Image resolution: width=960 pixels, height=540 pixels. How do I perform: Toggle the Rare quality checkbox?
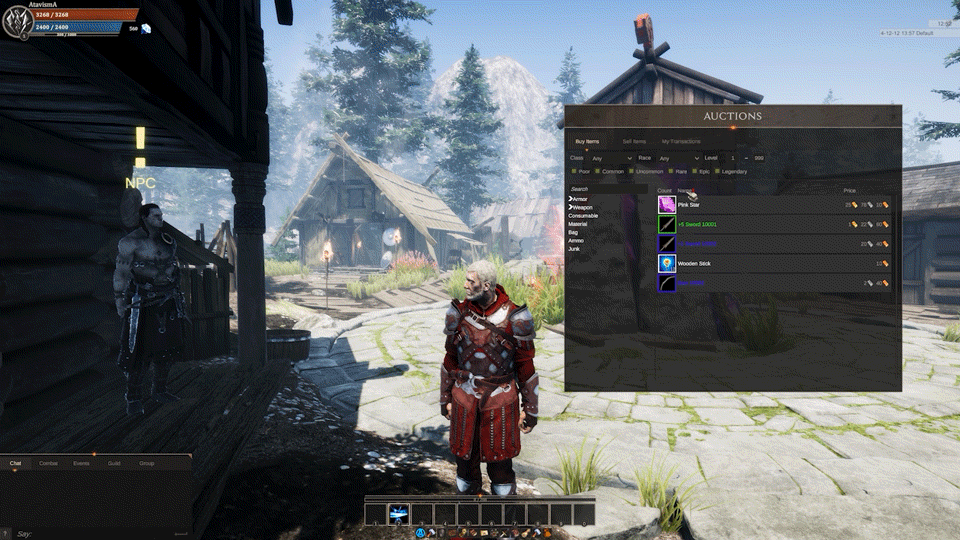(x=669, y=171)
